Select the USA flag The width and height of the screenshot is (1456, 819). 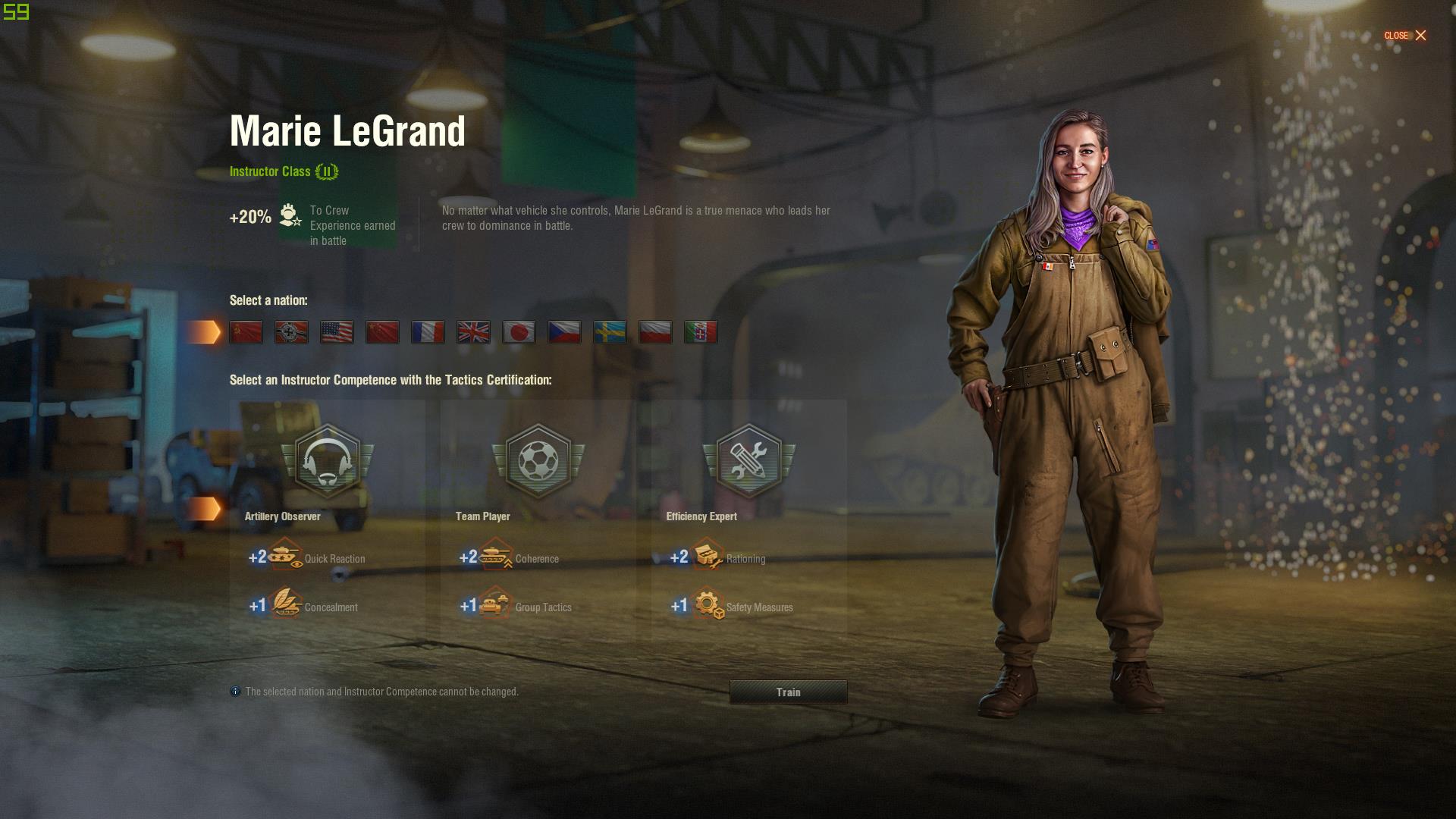pyautogui.click(x=337, y=332)
